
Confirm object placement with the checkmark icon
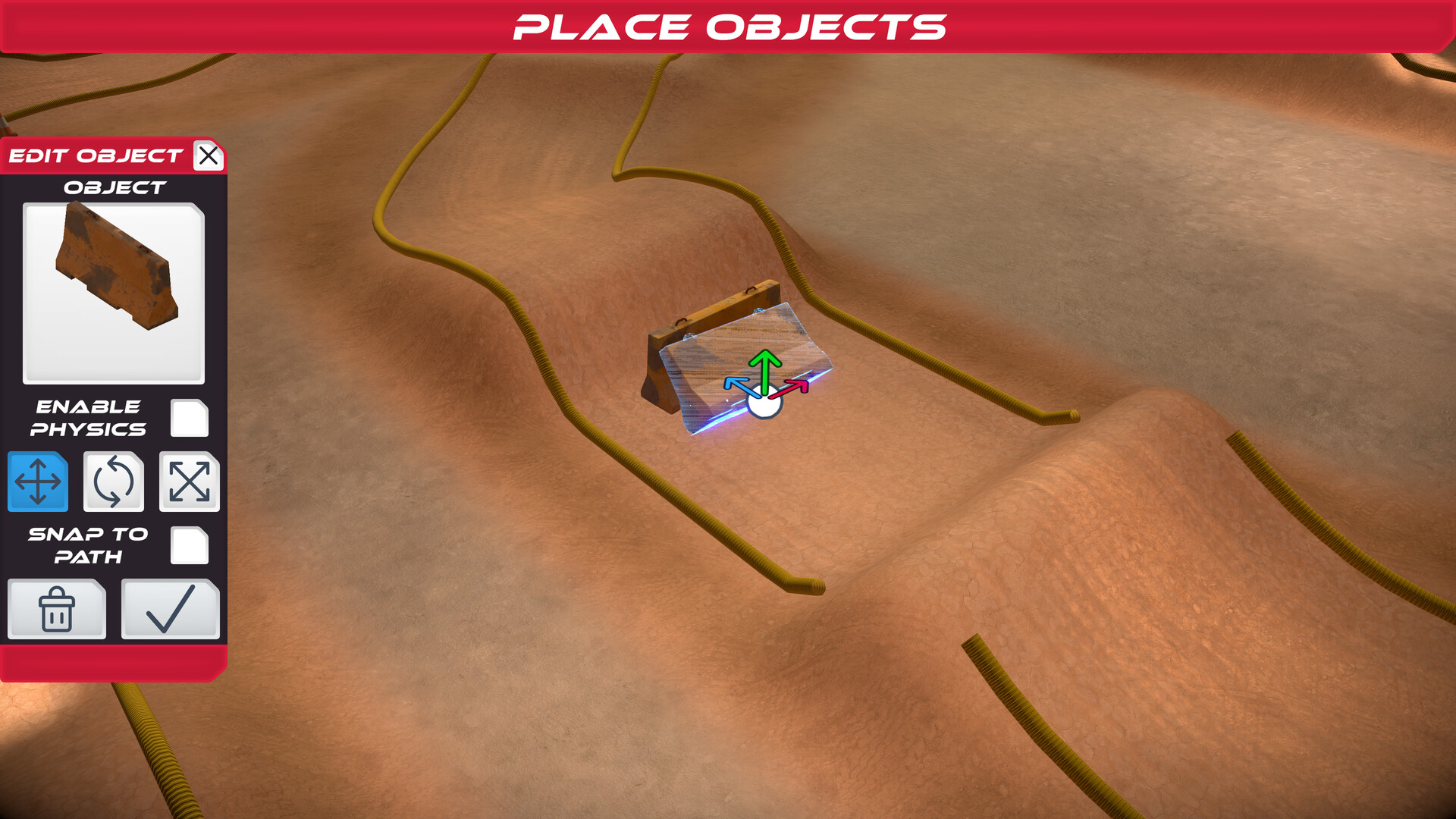tap(169, 609)
